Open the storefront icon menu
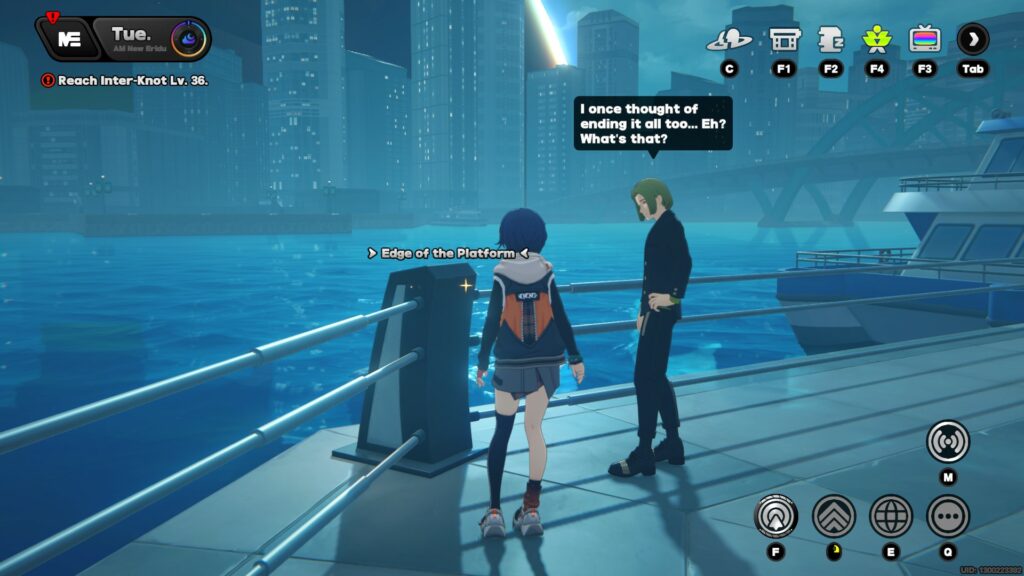 [783, 40]
